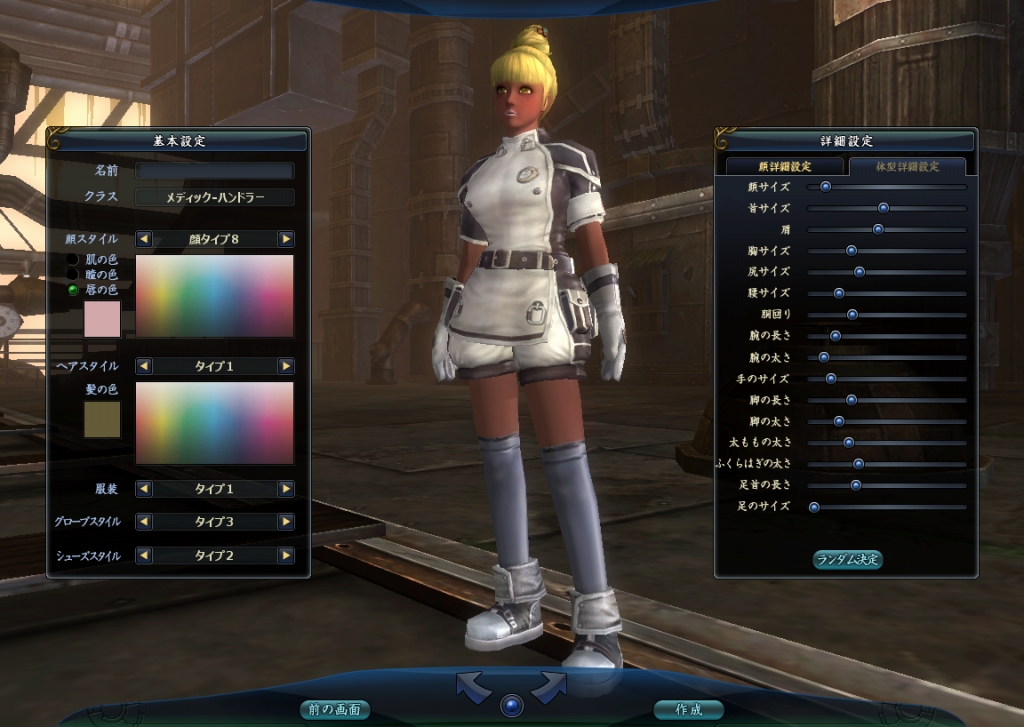This screenshot has height=727, width=1024.
Task: Switch to next 服装 outfit type
Action: point(286,489)
